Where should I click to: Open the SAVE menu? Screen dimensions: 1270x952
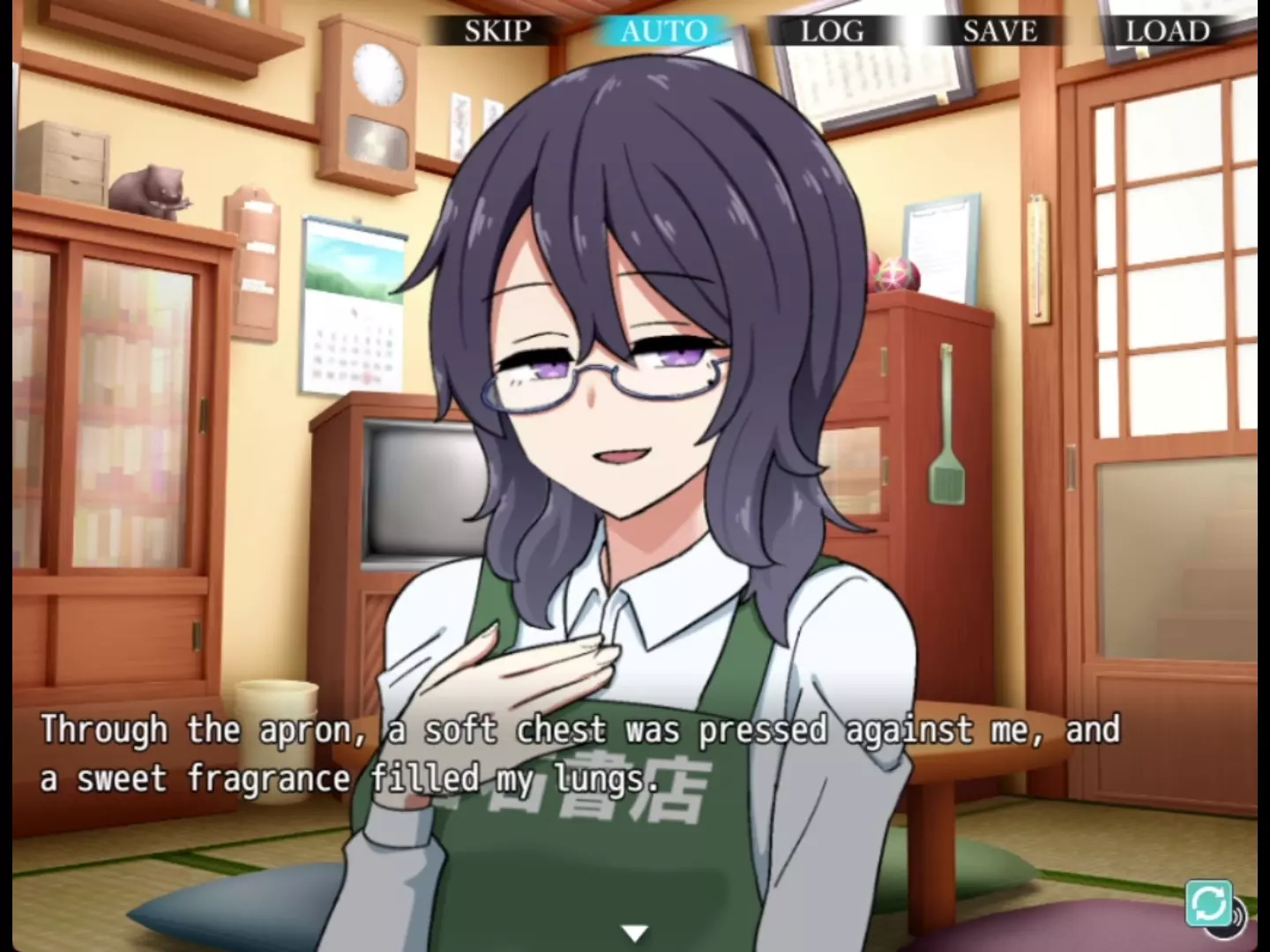pyautogui.click(x=999, y=31)
